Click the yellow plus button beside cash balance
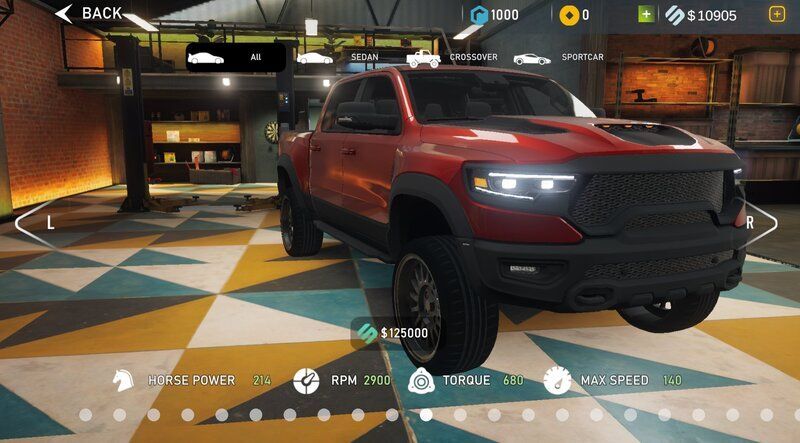Image resolution: width=800 pixels, height=443 pixels. tap(777, 14)
